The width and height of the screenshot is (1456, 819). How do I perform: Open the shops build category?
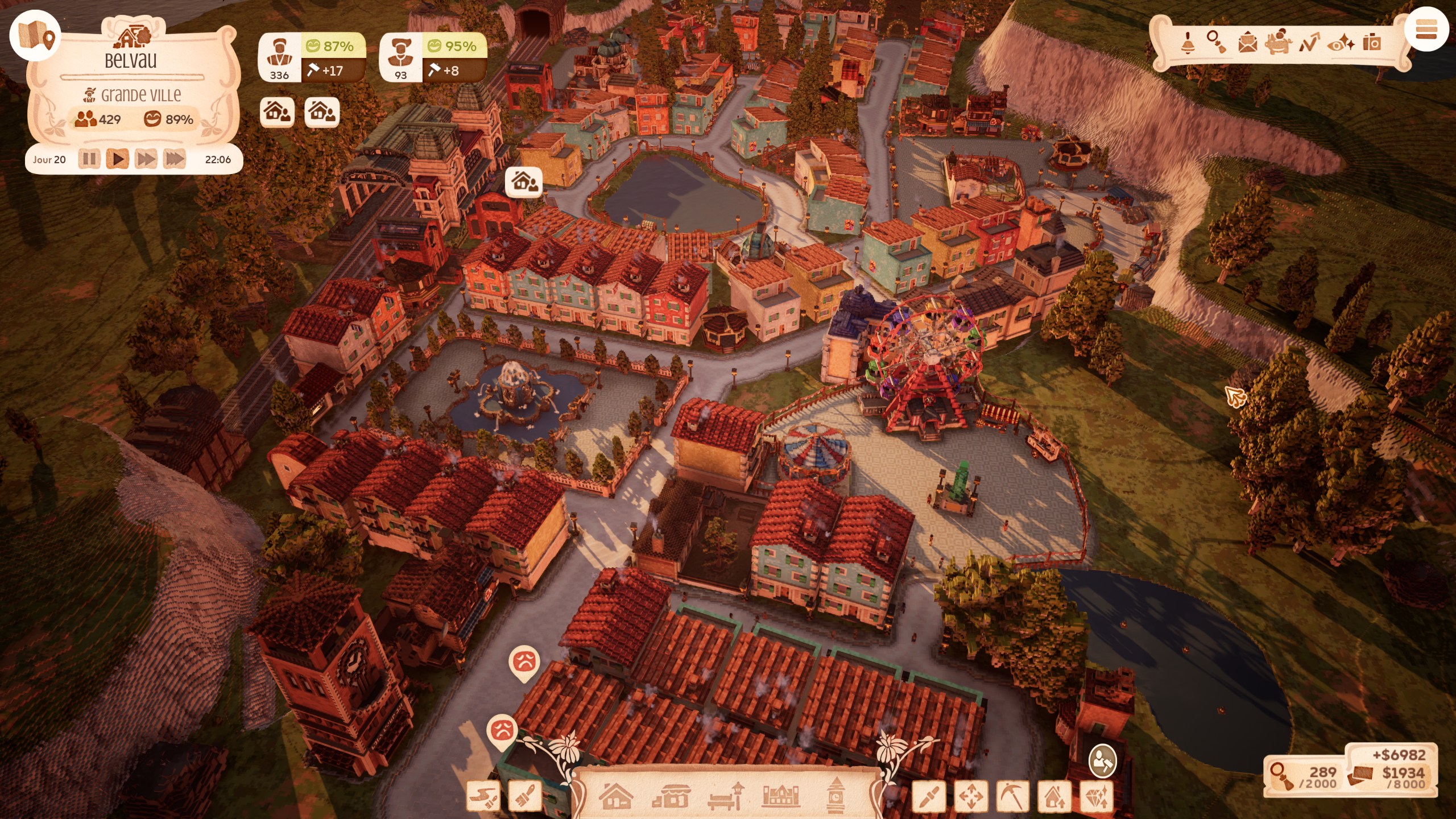[671, 796]
